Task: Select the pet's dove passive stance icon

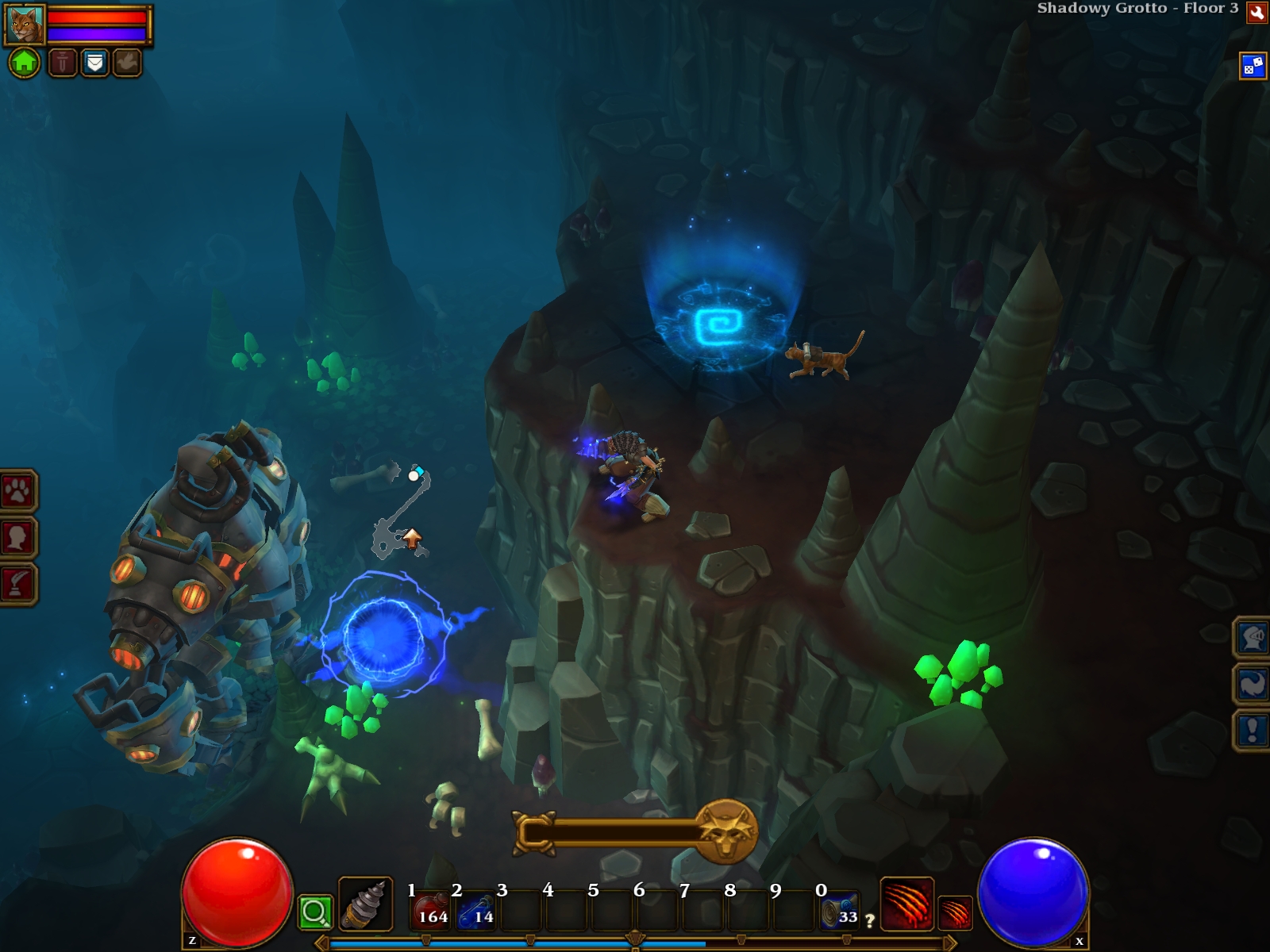Action: pos(127,62)
